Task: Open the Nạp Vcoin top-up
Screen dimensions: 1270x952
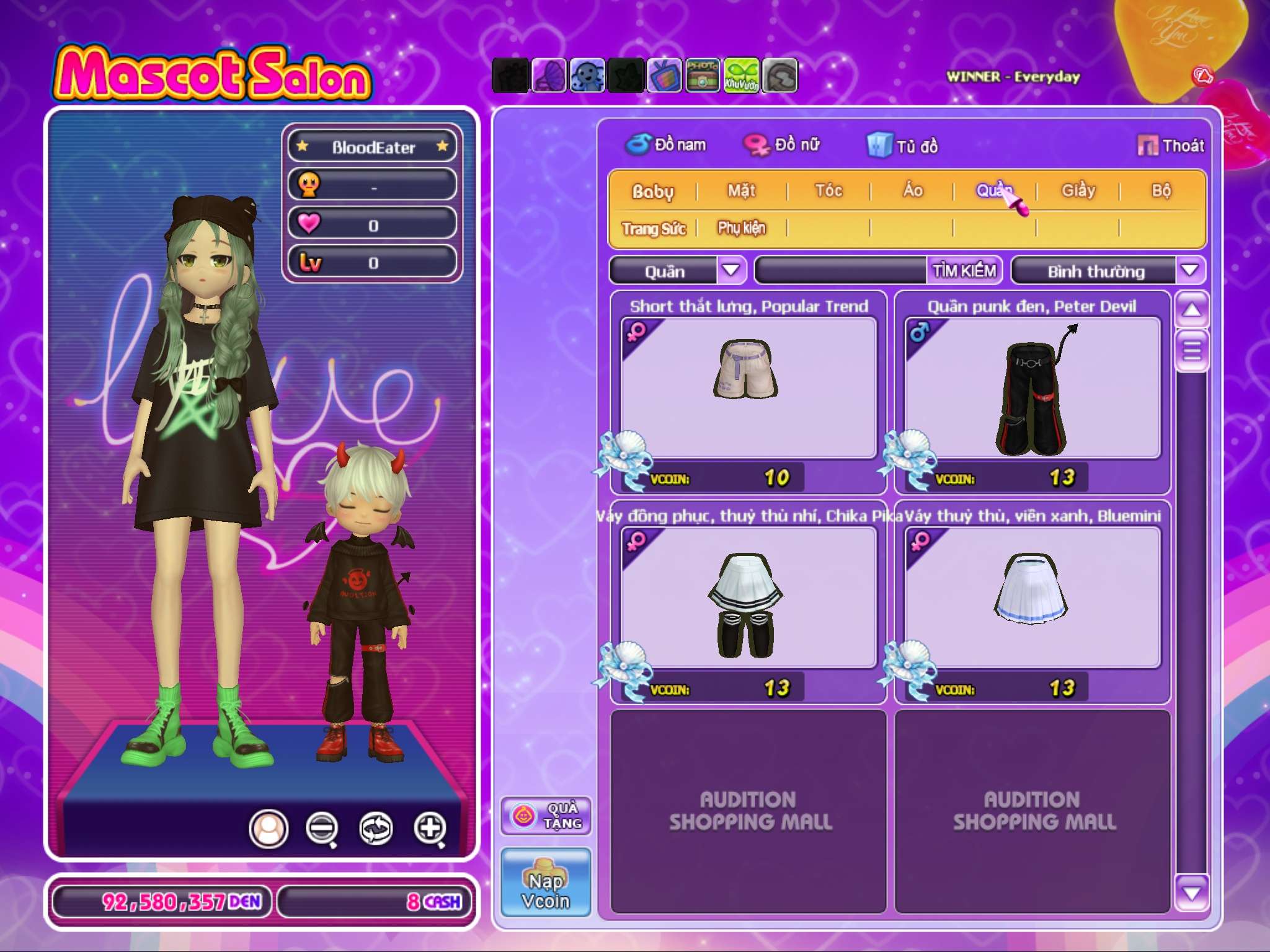Action: [546, 883]
